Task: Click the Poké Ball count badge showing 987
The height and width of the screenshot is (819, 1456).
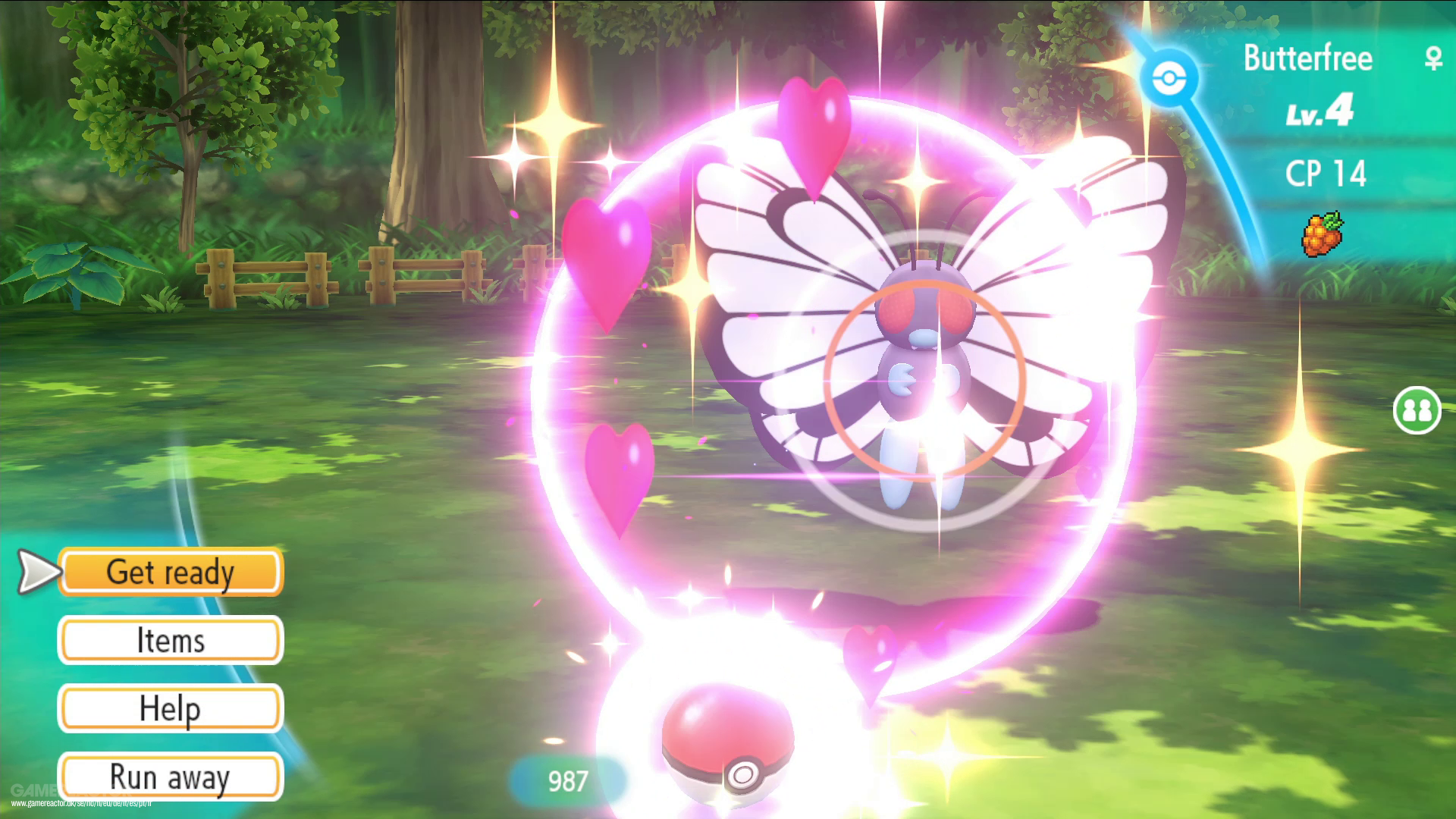Action: click(567, 781)
